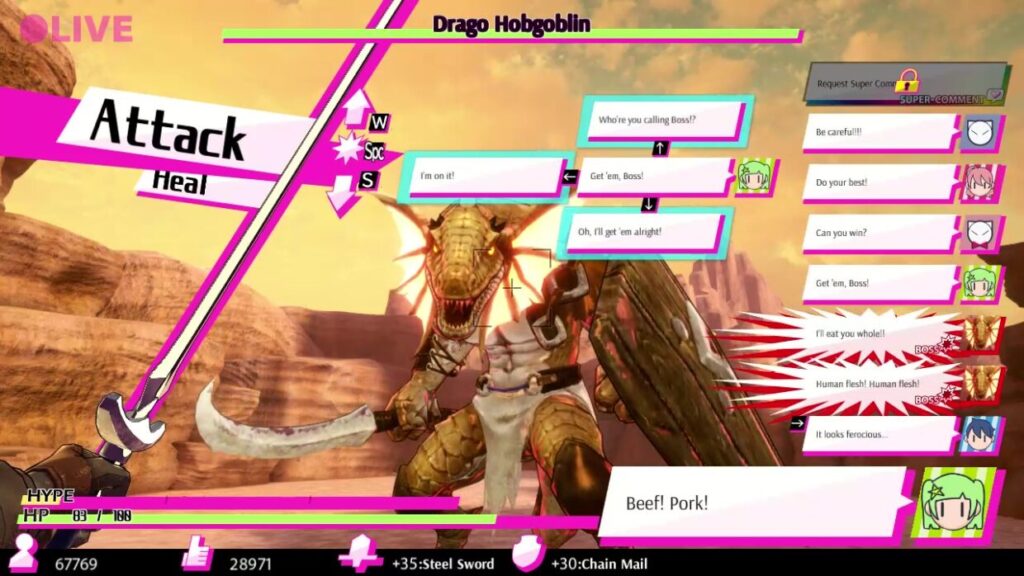This screenshot has height=576, width=1024.
Task: Click the "Beef! Pork!" featured comment box
Action: [755, 502]
